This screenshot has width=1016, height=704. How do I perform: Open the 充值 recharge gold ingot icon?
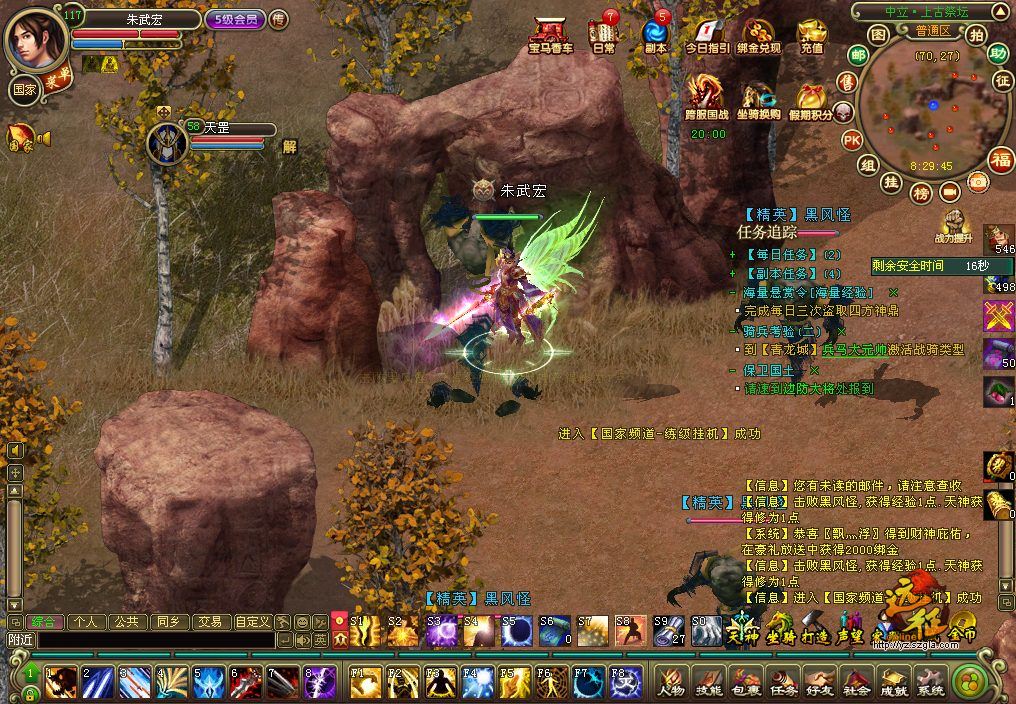pyautogui.click(x=811, y=33)
